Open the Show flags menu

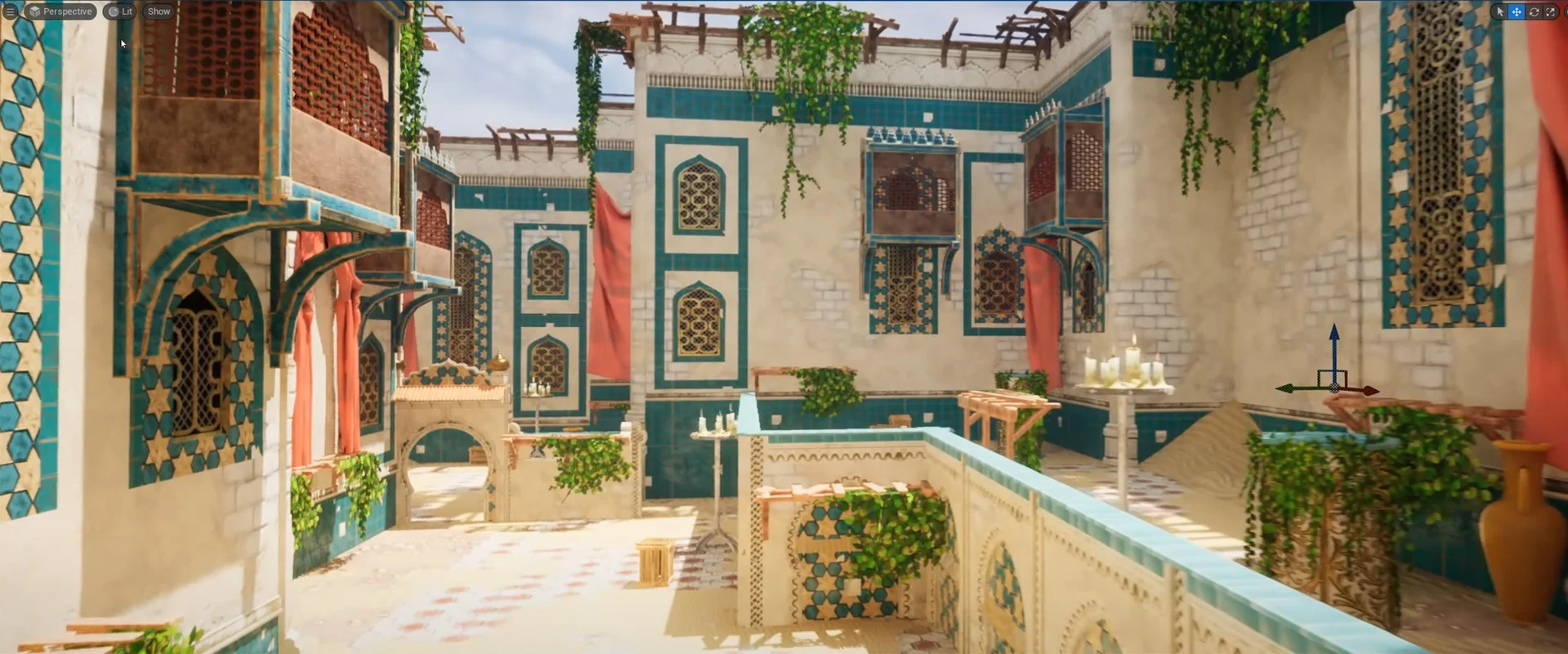[x=159, y=11]
